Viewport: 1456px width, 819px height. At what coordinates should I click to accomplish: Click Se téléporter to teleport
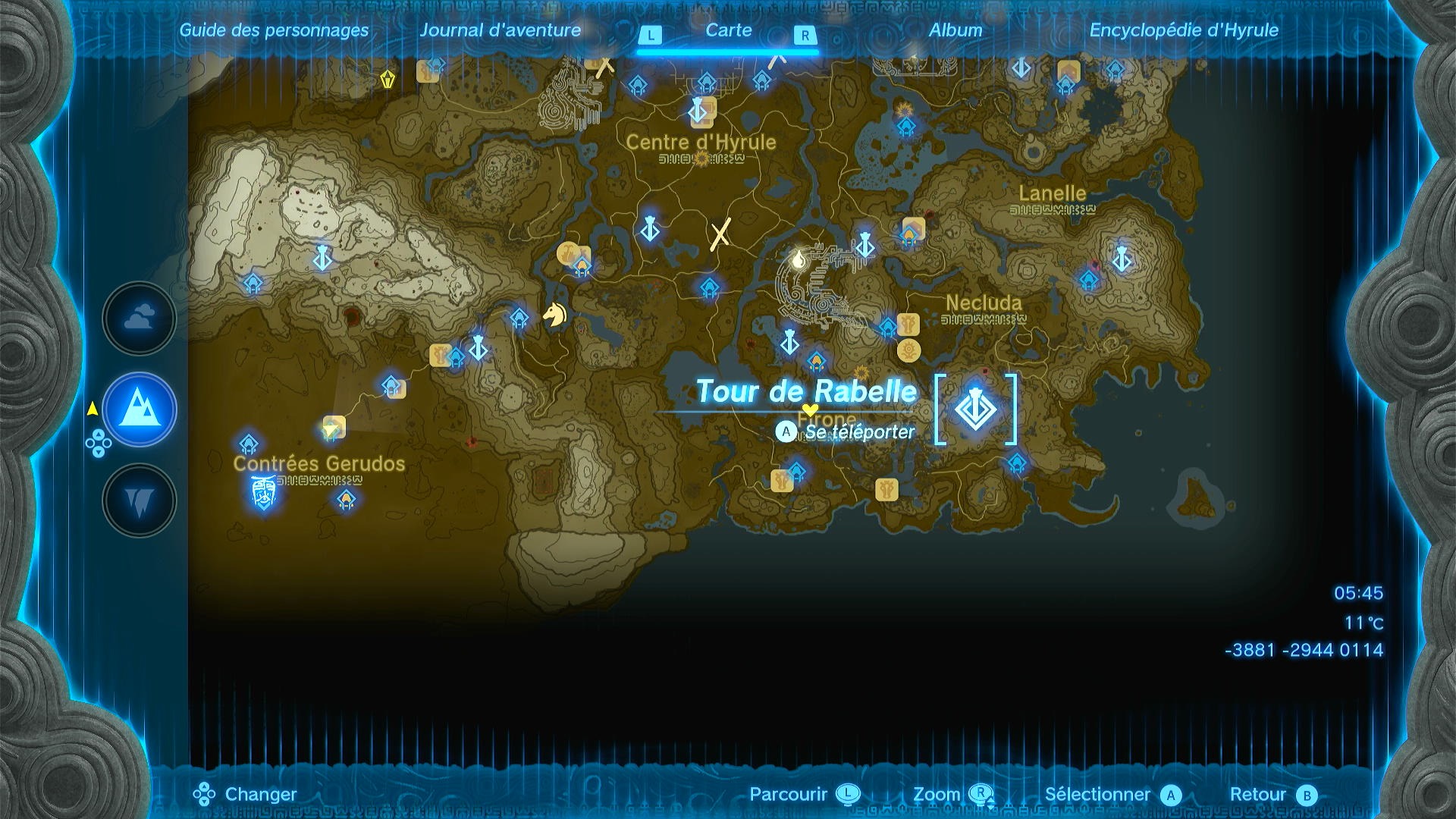pos(861,431)
